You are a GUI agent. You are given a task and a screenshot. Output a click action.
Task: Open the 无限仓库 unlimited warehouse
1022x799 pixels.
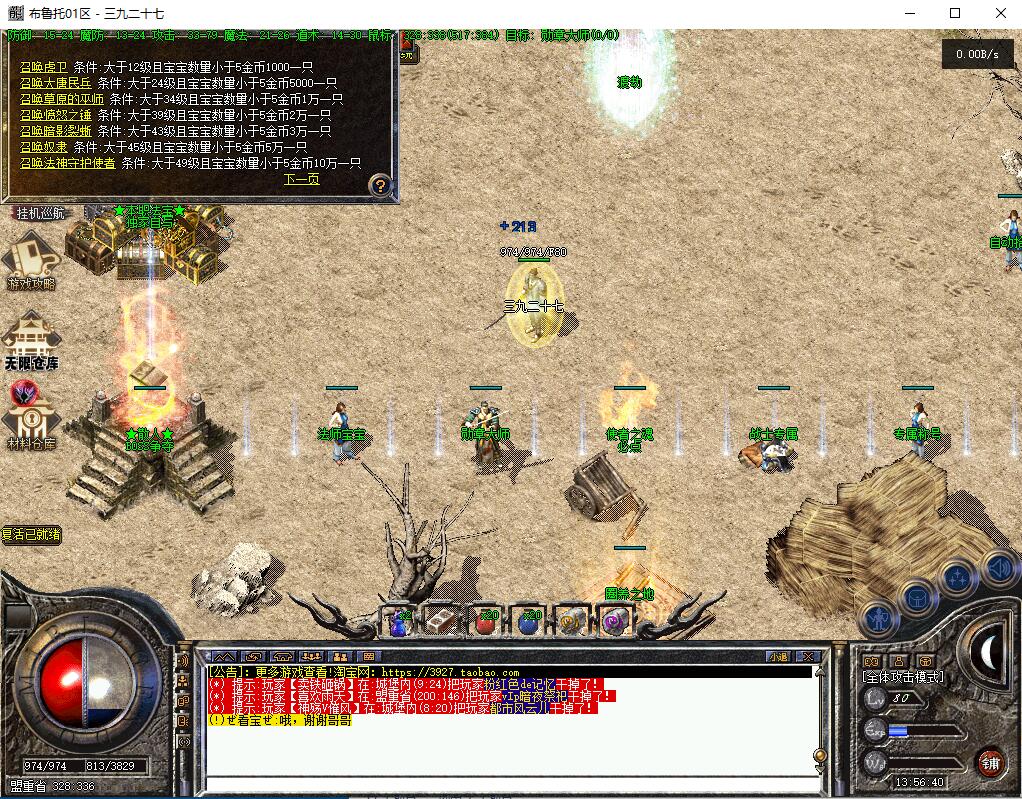point(31,340)
